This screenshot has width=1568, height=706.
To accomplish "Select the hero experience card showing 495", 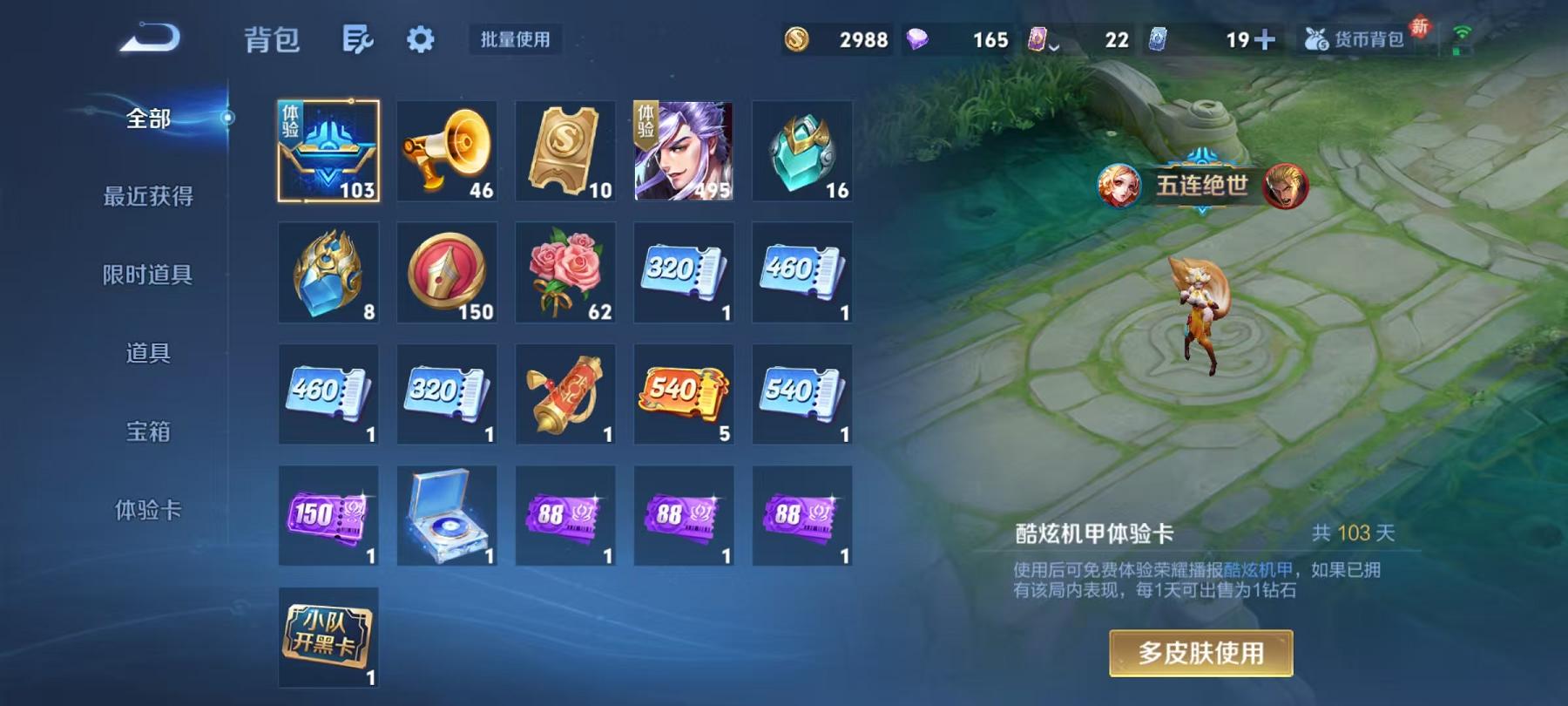I will point(683,151).
